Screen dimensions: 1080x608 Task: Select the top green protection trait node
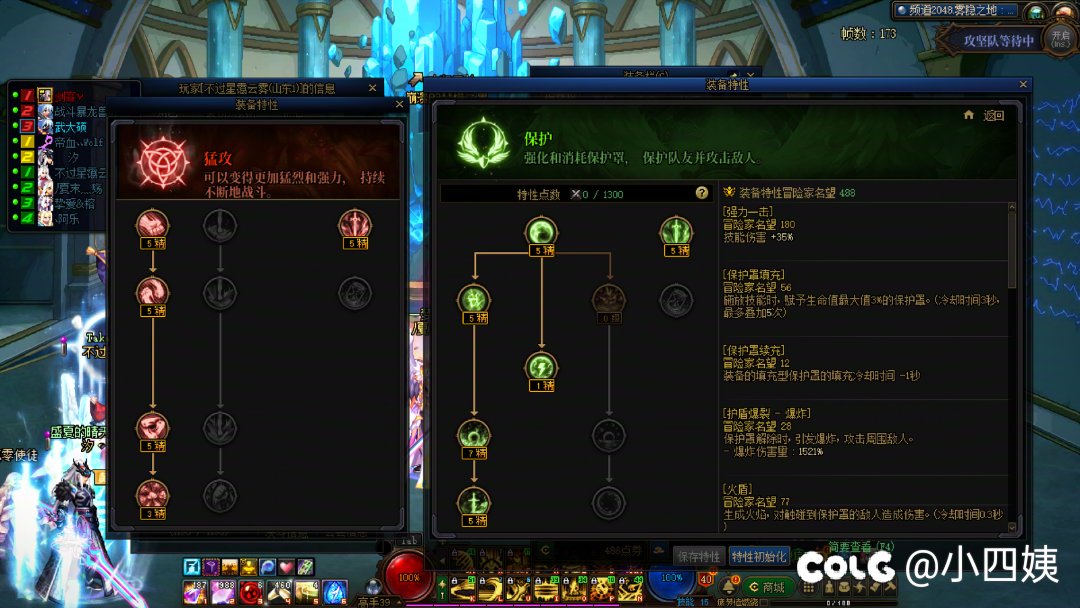(x=541, y=232)
